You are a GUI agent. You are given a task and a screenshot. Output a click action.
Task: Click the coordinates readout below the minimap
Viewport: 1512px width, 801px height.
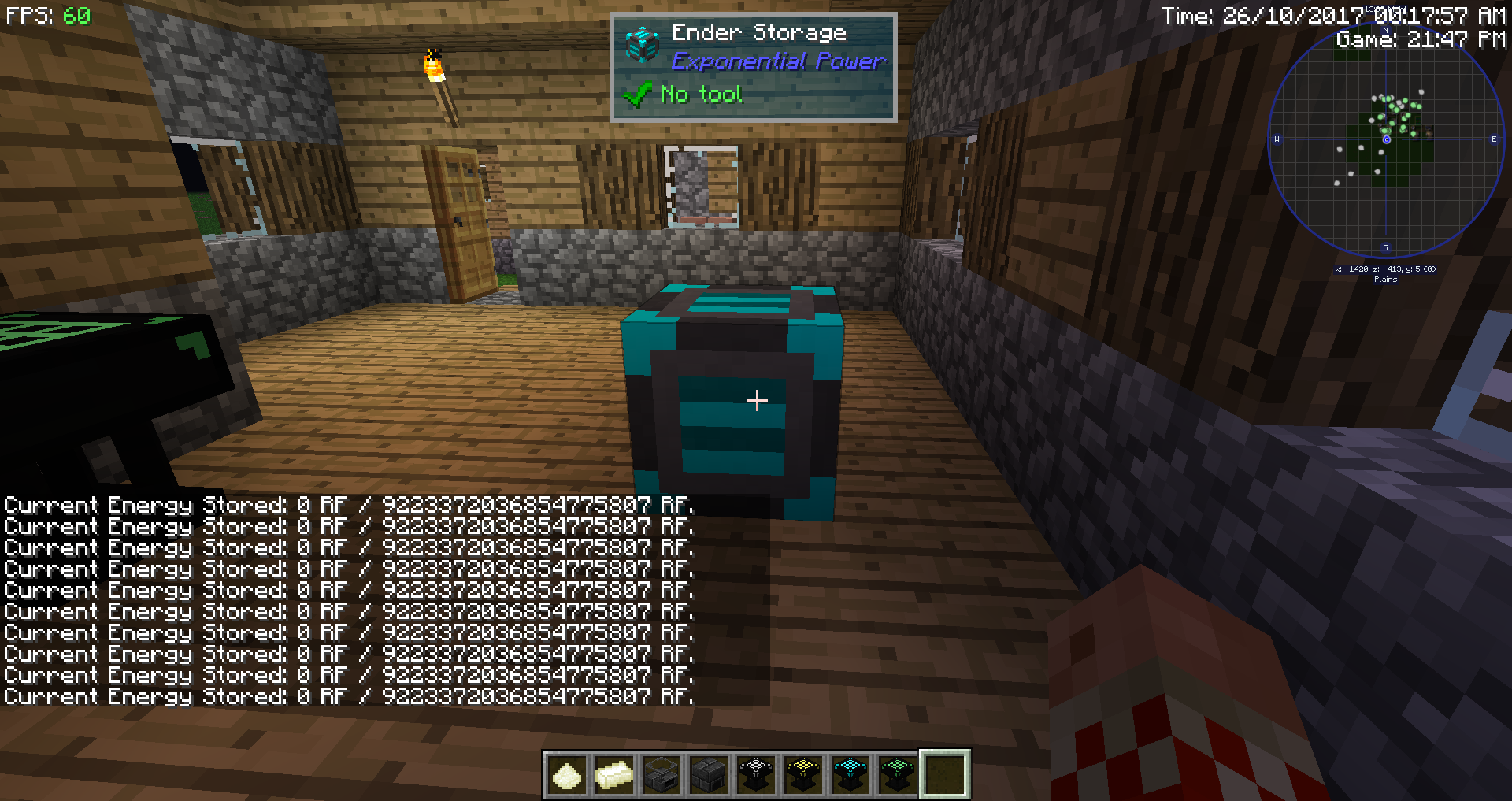pos(1384,269)
